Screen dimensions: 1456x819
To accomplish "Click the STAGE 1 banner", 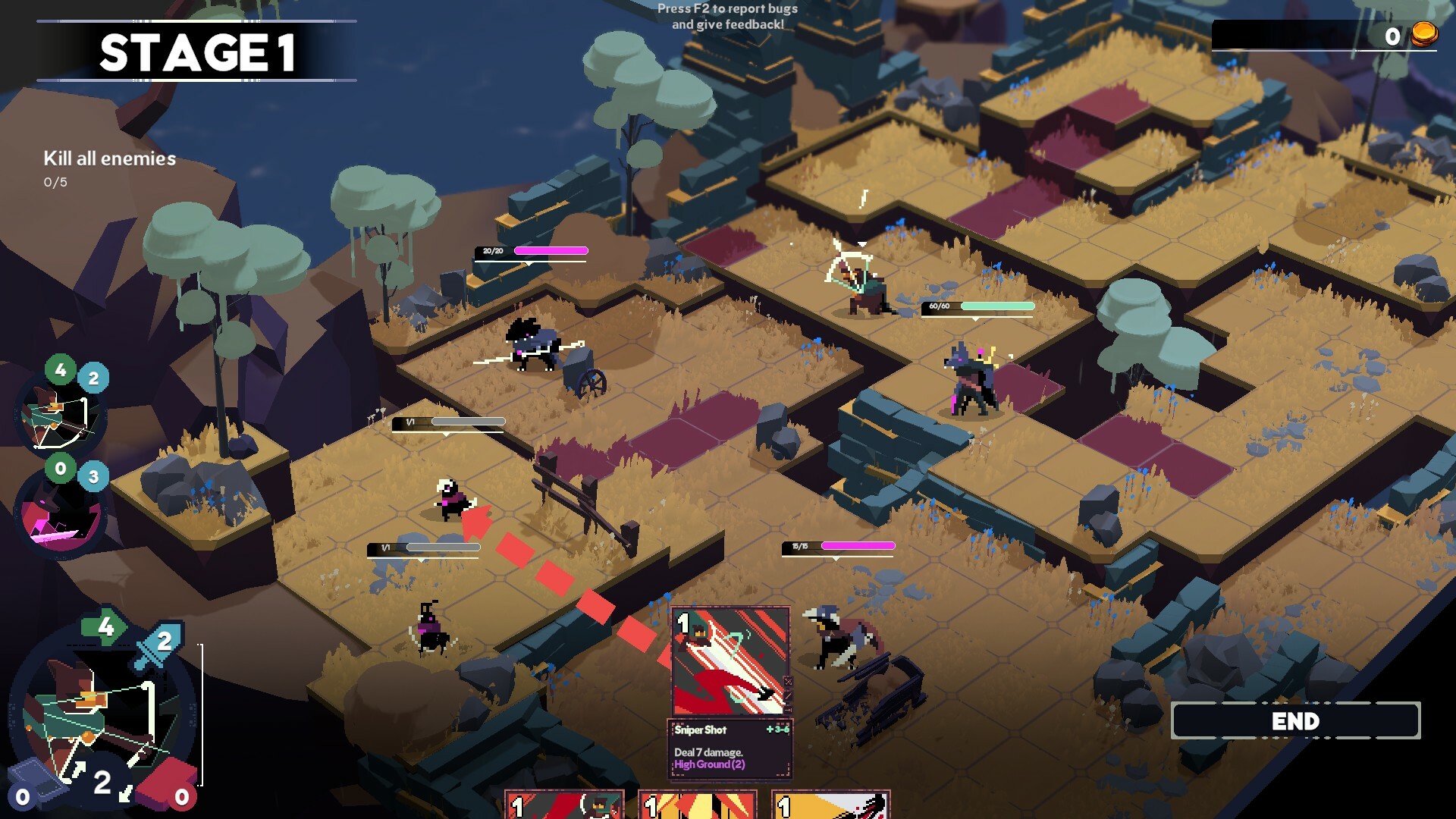I will (x=199, y=53).
